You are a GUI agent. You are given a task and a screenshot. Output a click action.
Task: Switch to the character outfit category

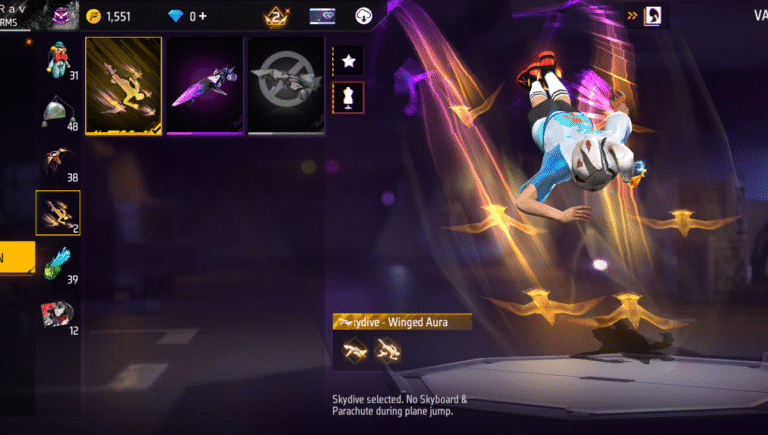click(58, 62)
